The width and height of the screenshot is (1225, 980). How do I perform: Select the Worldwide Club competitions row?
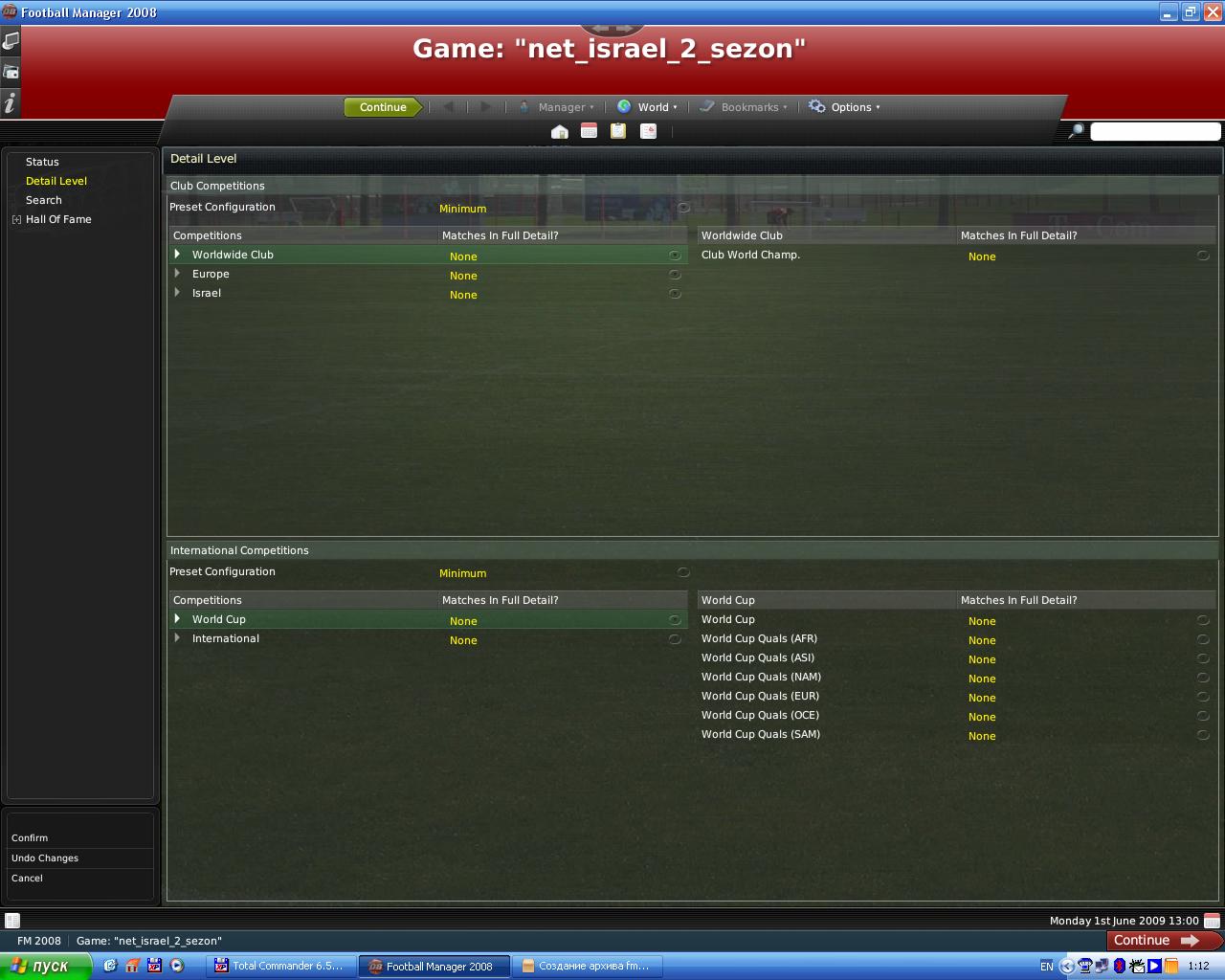233,256
